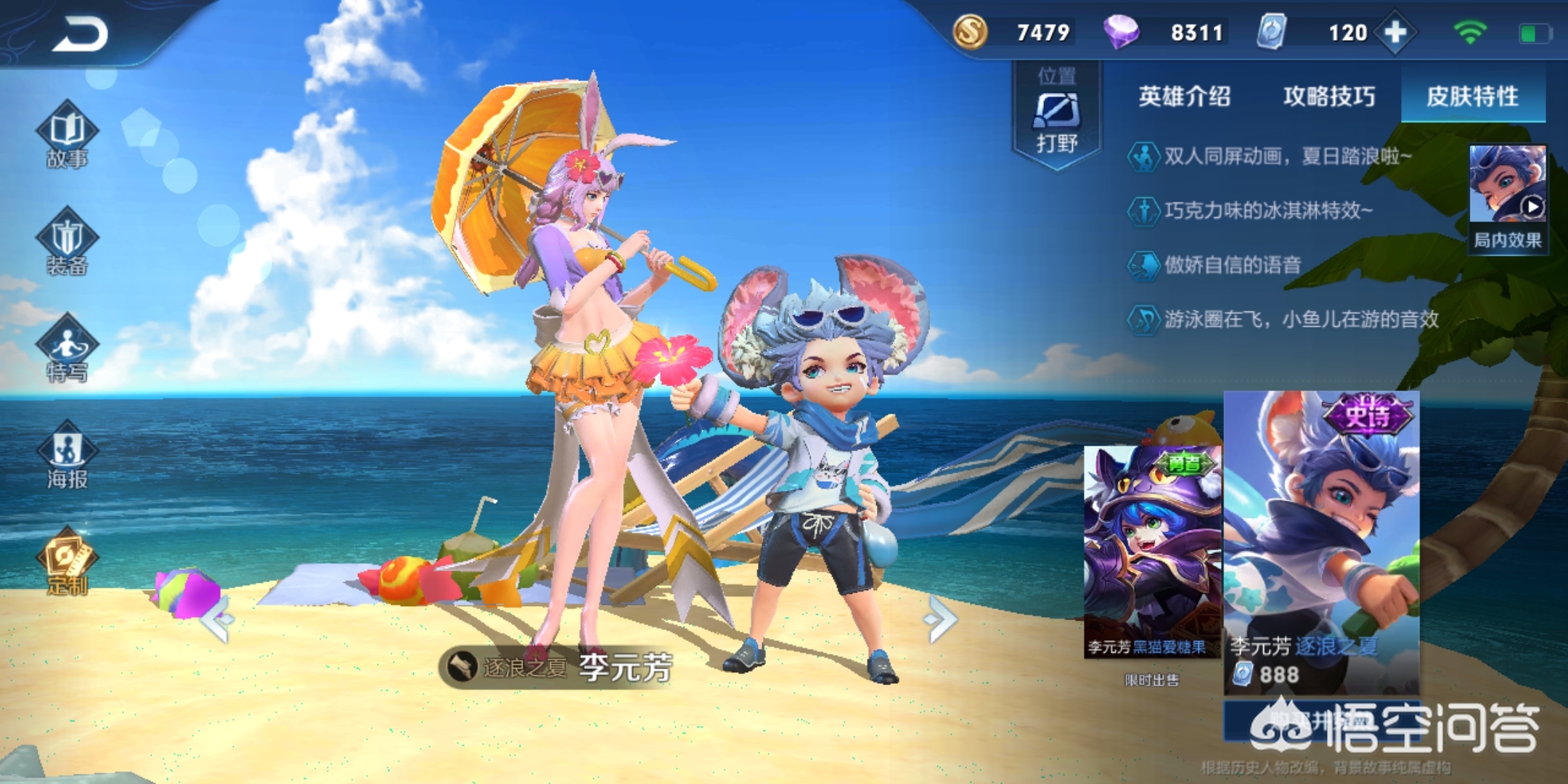Viewport: 1568px width, 784px height.
Task: Open the 定制 customization option
Action: click(x=67, y=563)
